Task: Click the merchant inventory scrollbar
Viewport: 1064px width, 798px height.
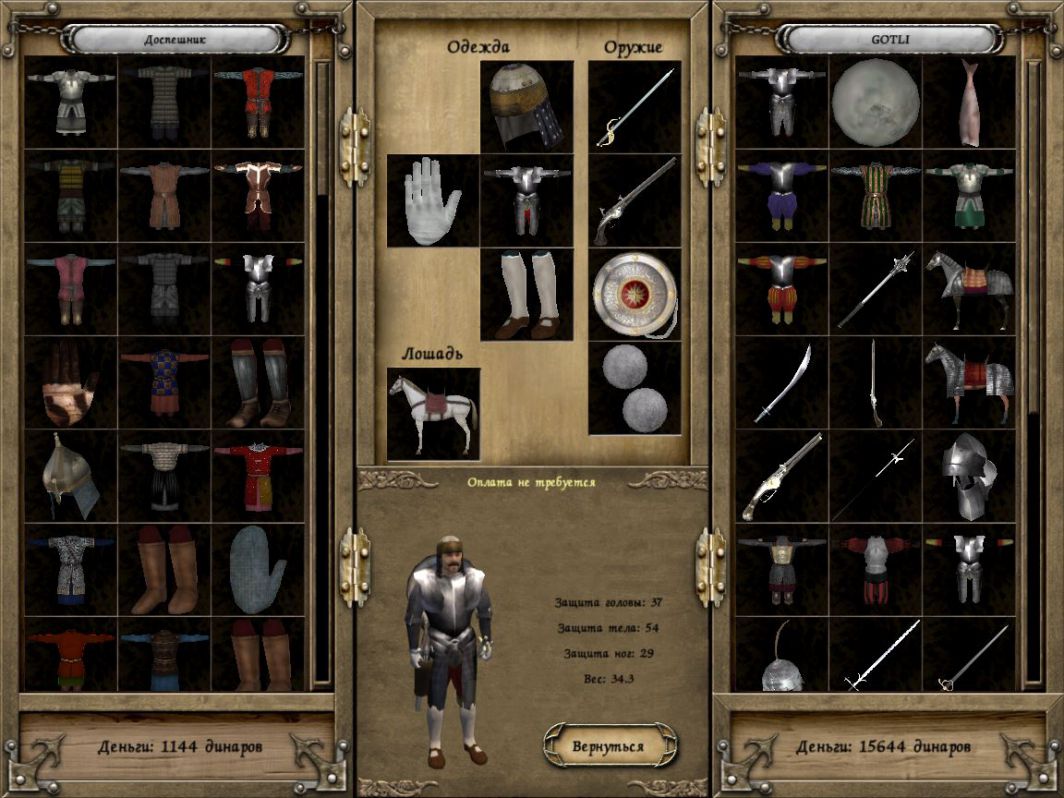Action: (322, 370)
